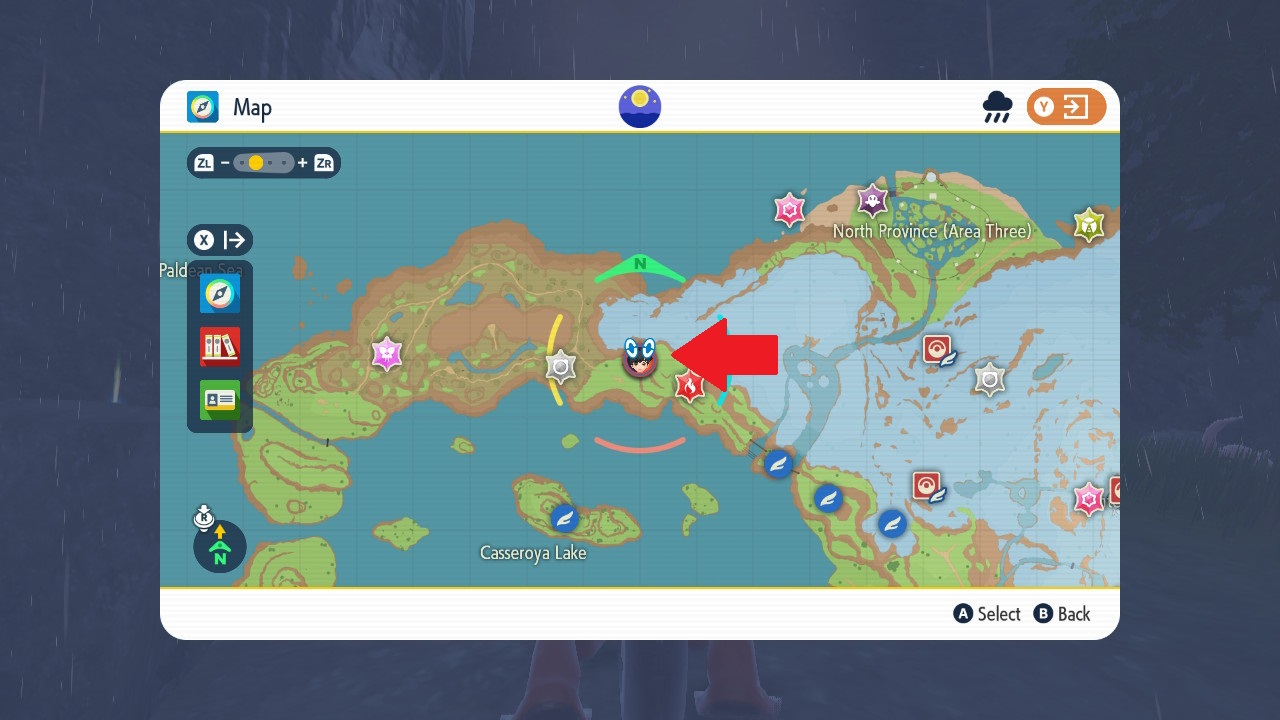The image size is (1280, 720).
Task: Select the rain weather icon in the header
Action: (997, 105)
